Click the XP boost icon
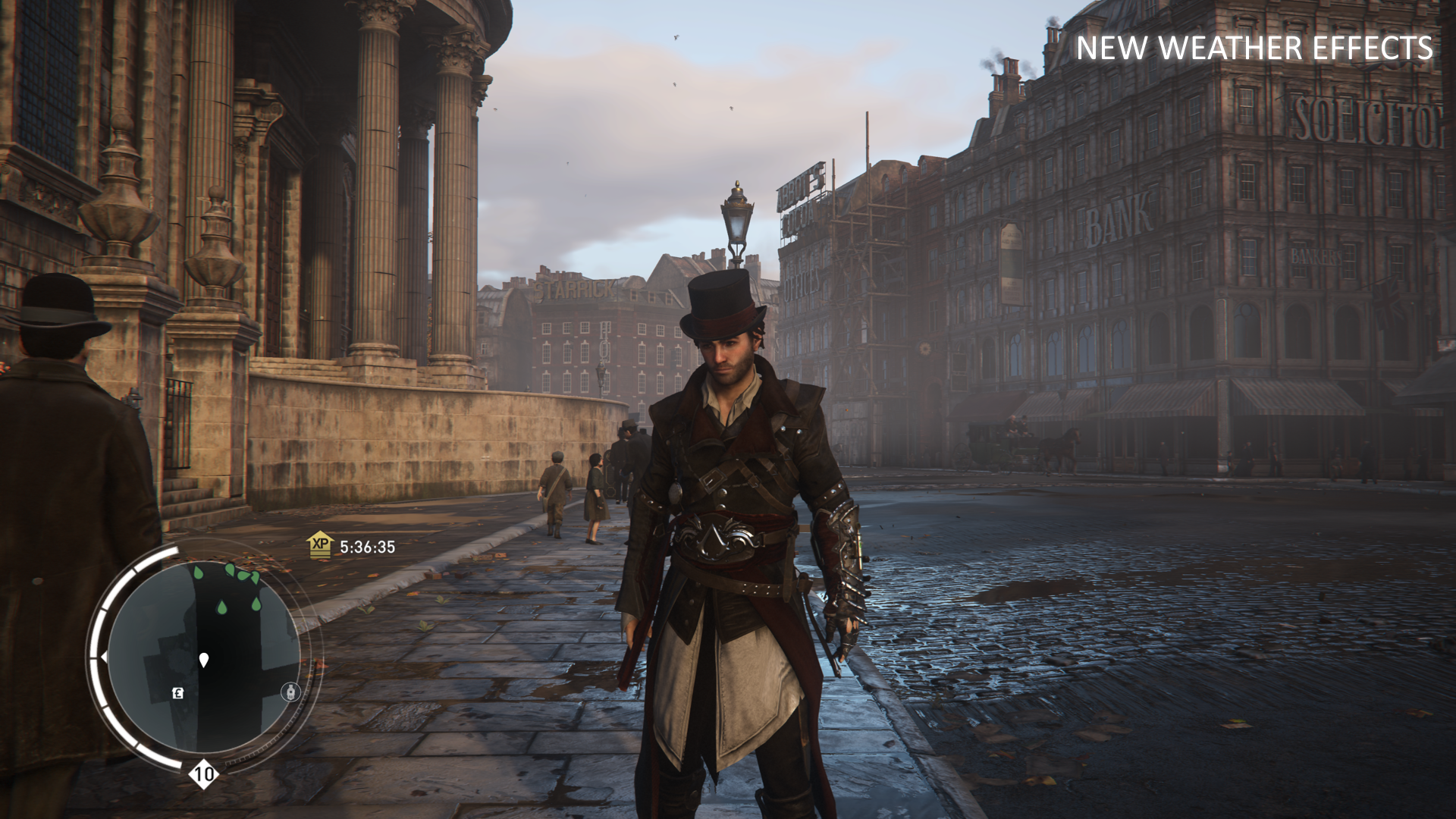The height and width of the screenshot is (819, 1456). click(x=320, y=545)
